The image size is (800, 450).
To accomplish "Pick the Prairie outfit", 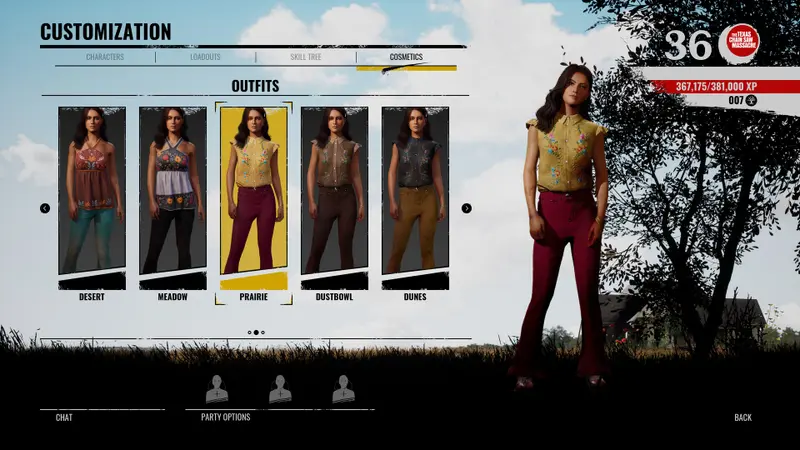I will pyautogui.click(x=254, y=191).
